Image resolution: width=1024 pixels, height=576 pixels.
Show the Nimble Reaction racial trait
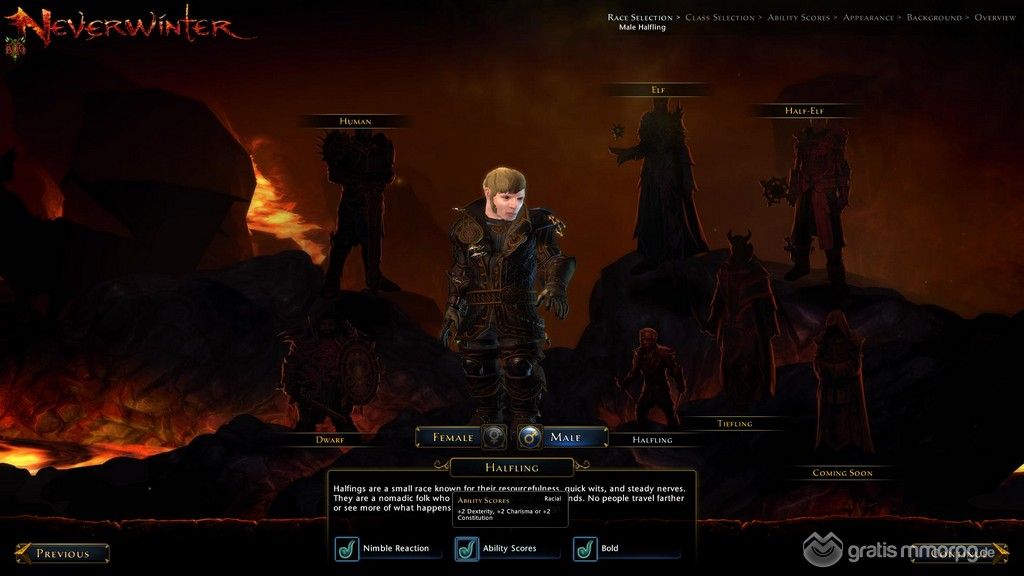click(348, 548)
